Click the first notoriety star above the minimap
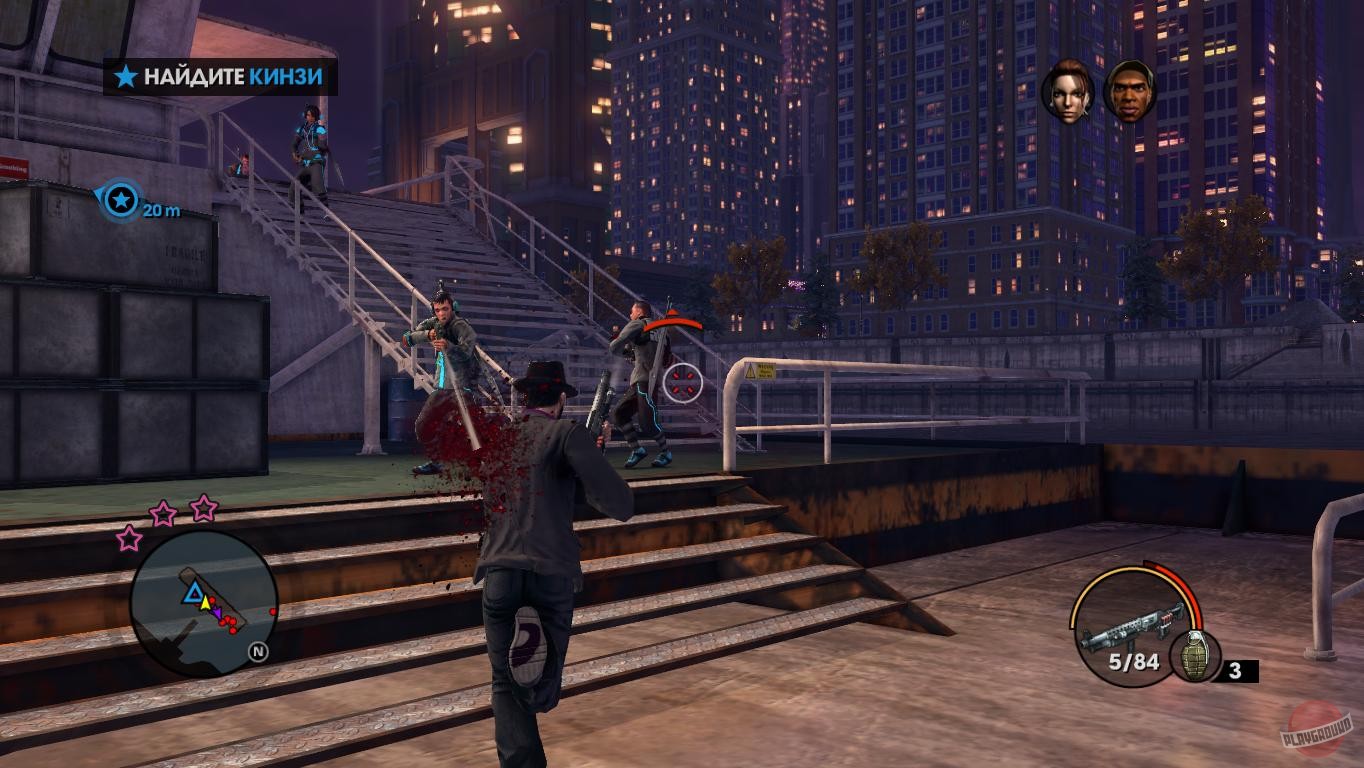 coord(130,538)
